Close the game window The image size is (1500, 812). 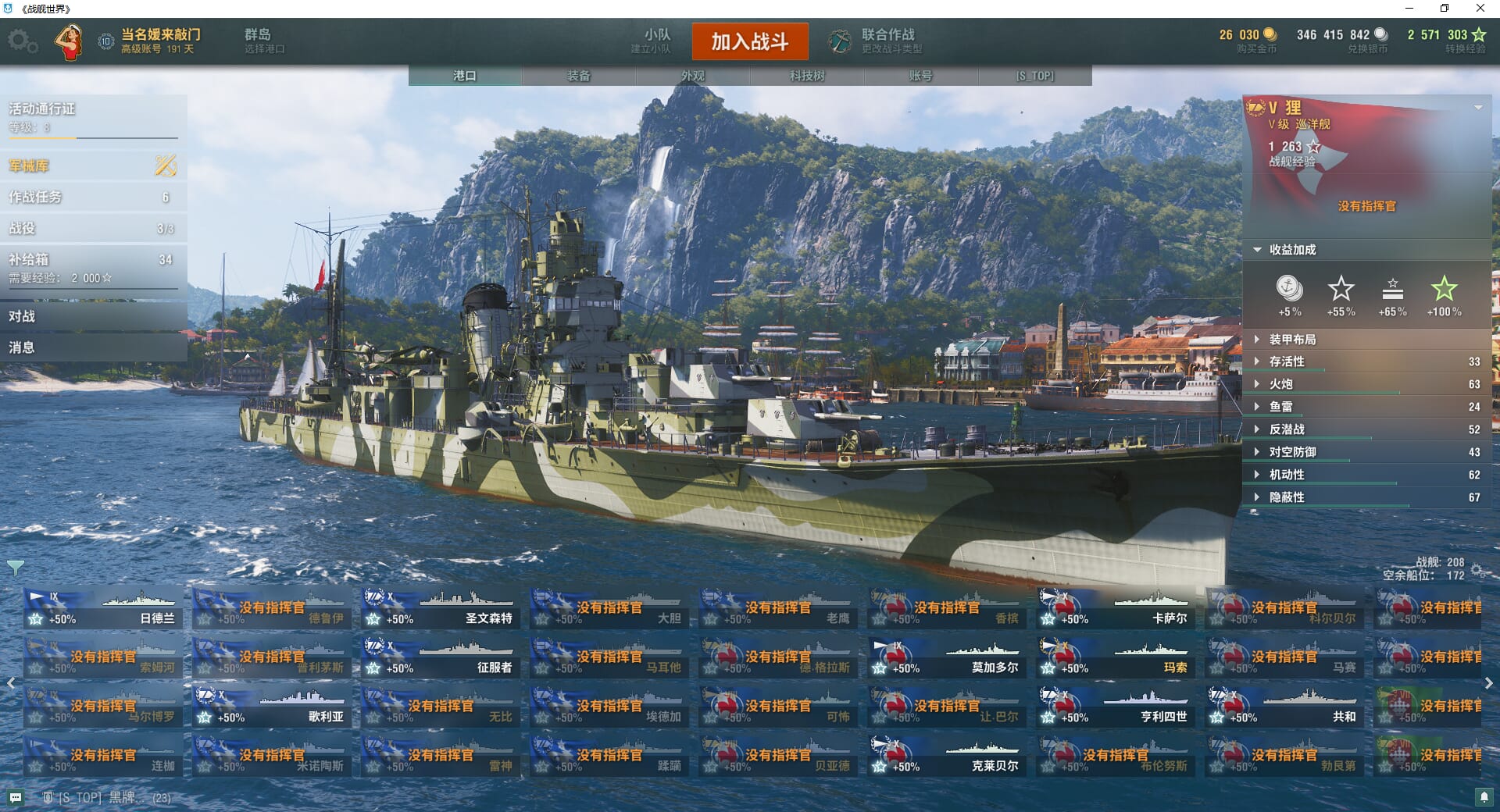click(x=1480, y=9)
